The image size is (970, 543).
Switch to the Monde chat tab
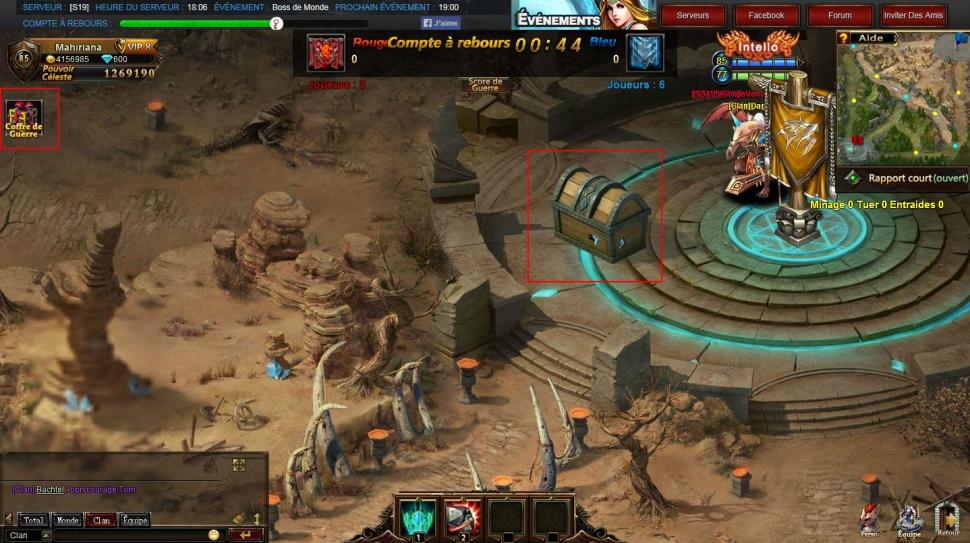point(68,520)
